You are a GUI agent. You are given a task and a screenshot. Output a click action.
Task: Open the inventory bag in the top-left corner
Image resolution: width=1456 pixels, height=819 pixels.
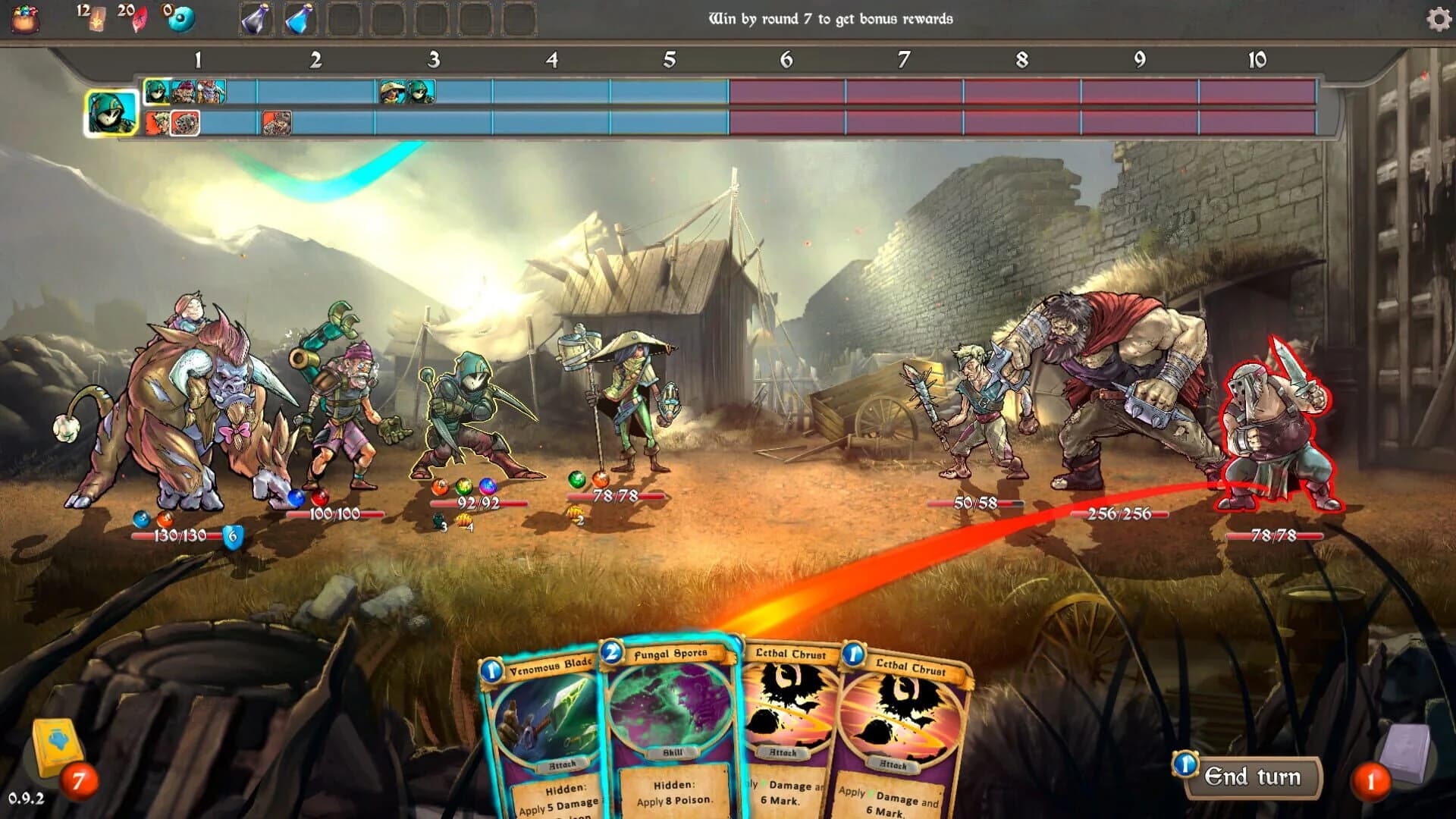click(25, 19)
